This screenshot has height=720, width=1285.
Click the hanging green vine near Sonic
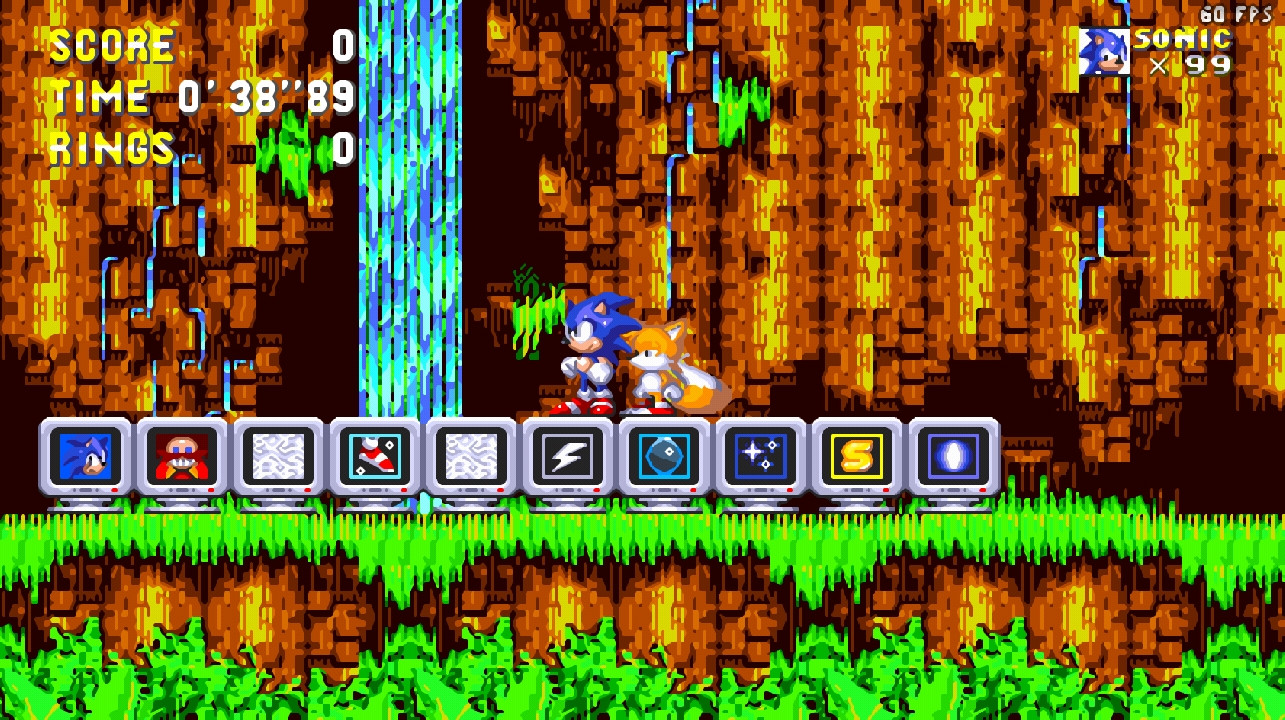click(537, 310)
